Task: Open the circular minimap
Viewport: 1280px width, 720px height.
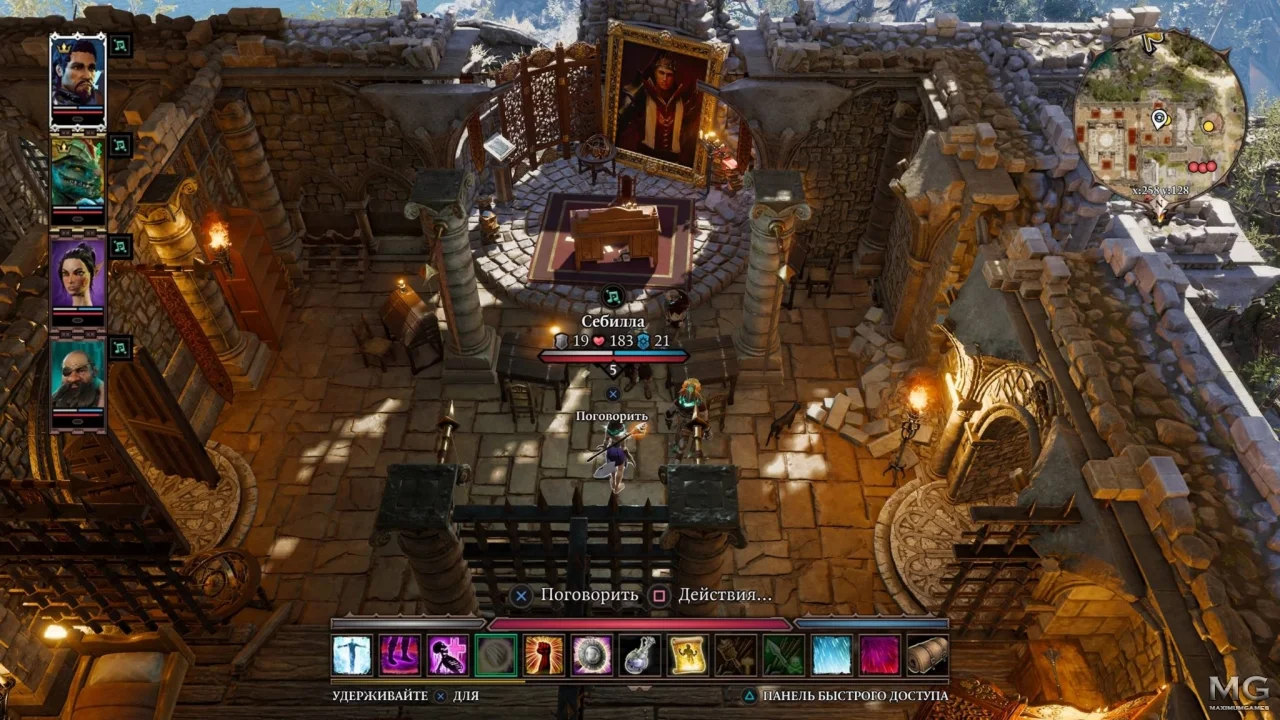Action: pos(1160,118)
